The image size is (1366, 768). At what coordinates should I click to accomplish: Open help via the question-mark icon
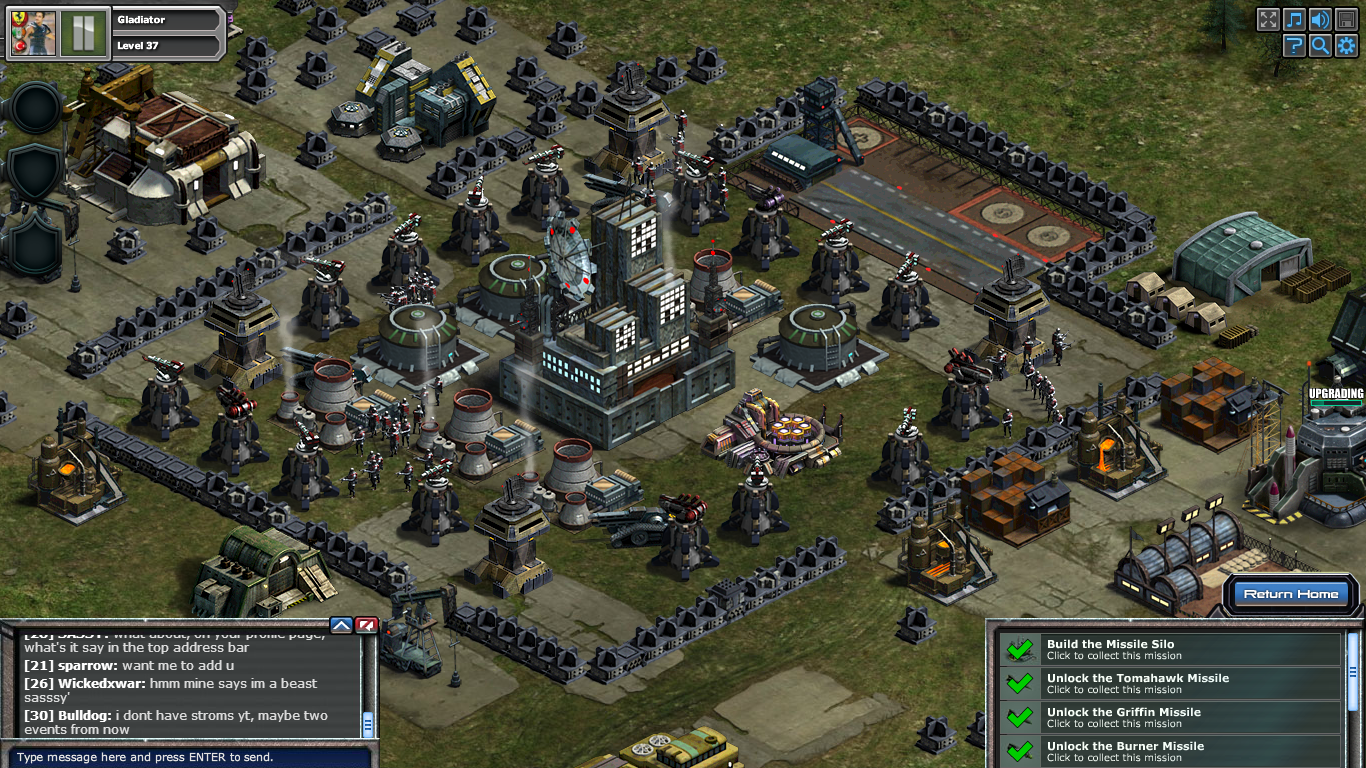click(1295, 45)
